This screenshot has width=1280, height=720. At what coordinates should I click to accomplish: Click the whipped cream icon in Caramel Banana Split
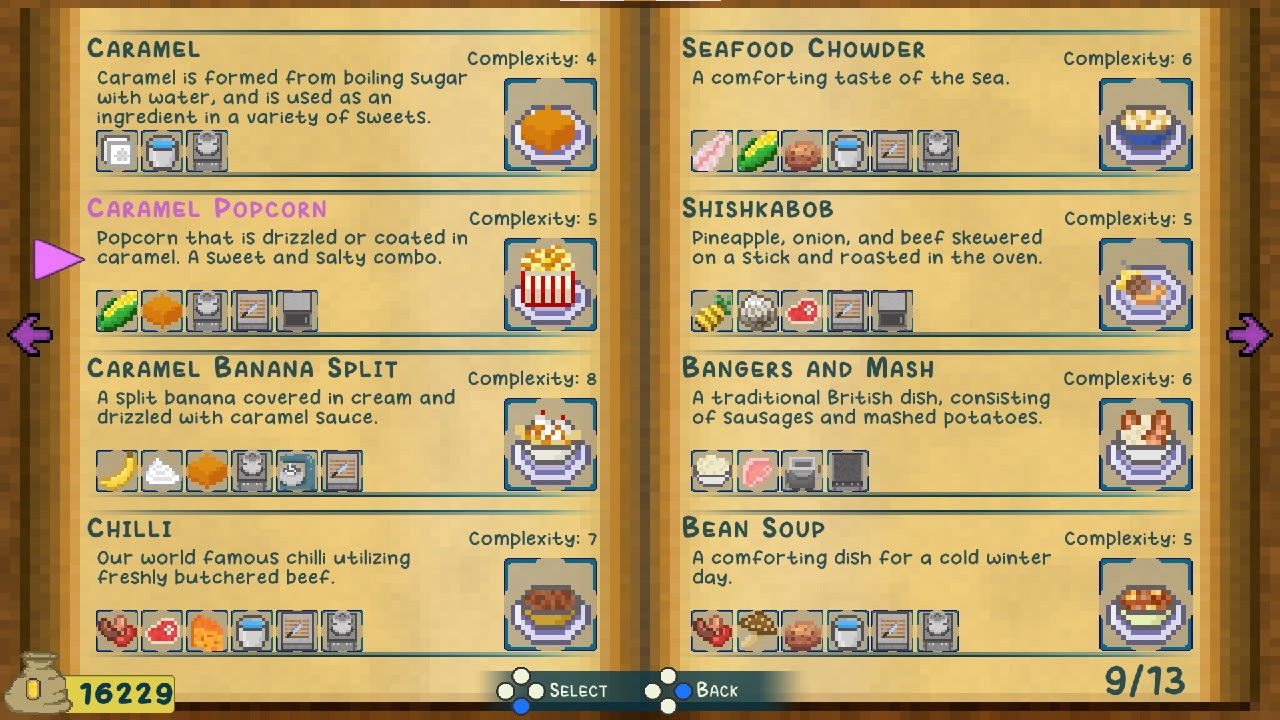pyautogui.click(x=163, y=470)
